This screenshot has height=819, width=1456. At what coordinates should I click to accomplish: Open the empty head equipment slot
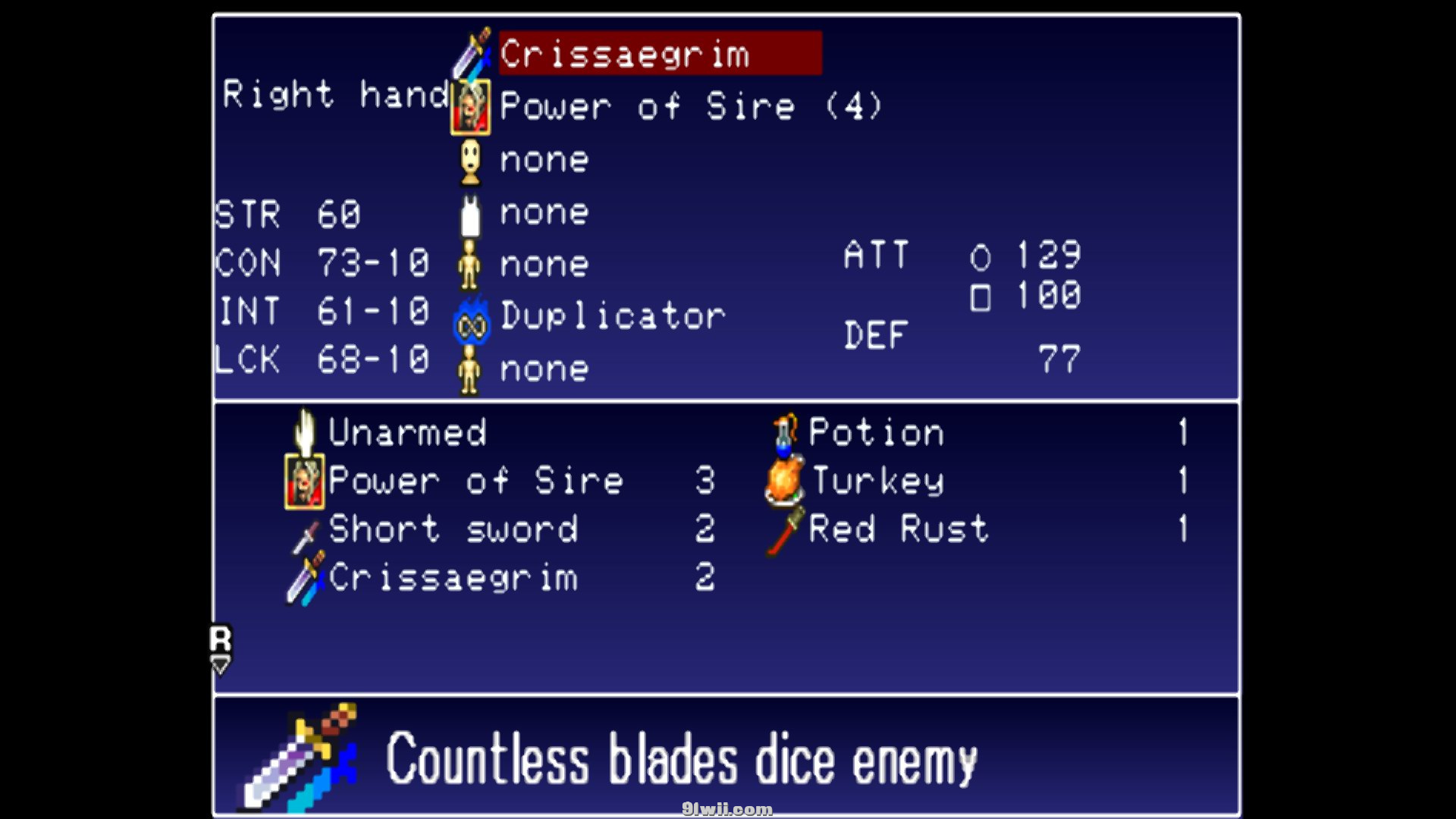[544, 160]
